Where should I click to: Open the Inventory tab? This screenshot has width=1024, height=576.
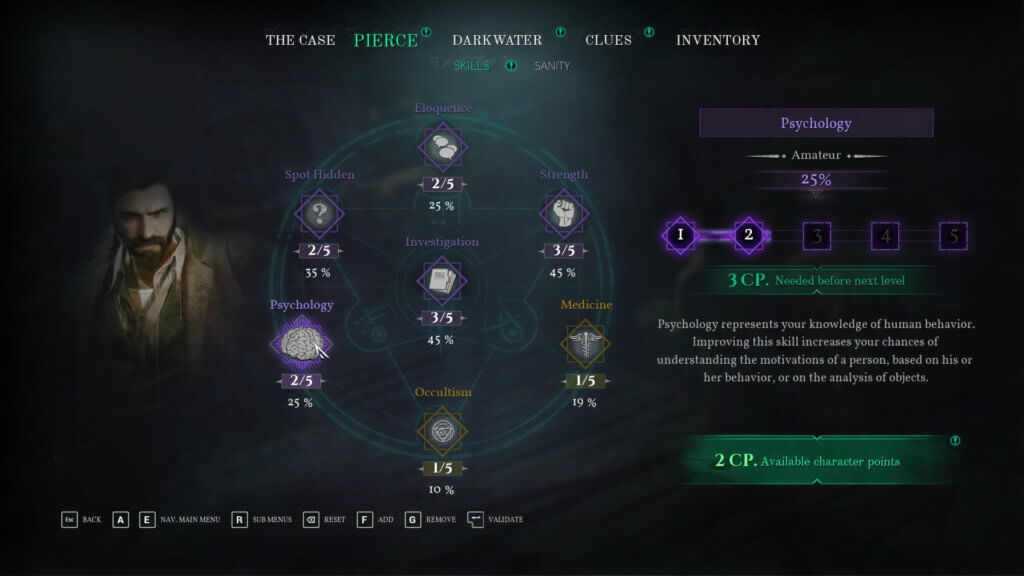pyautogui.click(x=718, y=40)
